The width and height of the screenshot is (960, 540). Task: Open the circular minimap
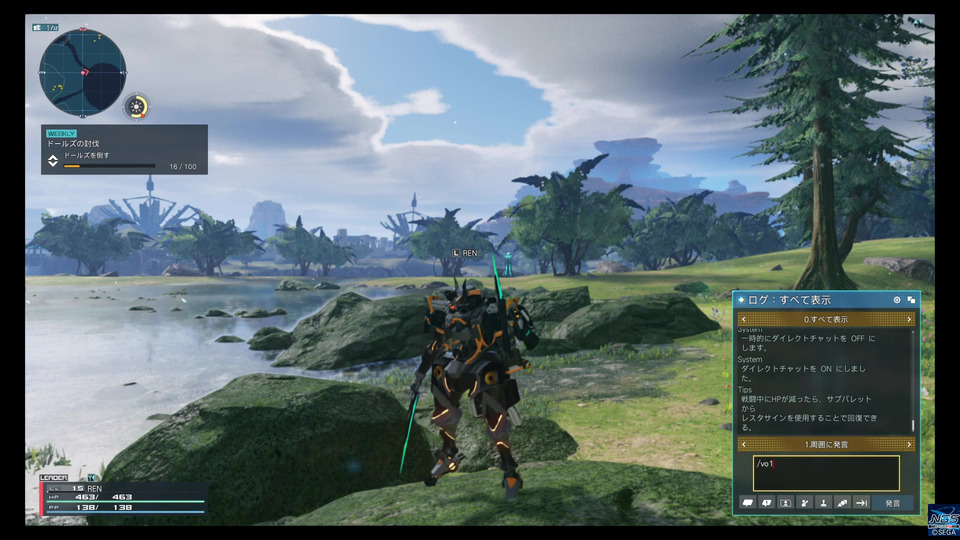tap(82, 71)
